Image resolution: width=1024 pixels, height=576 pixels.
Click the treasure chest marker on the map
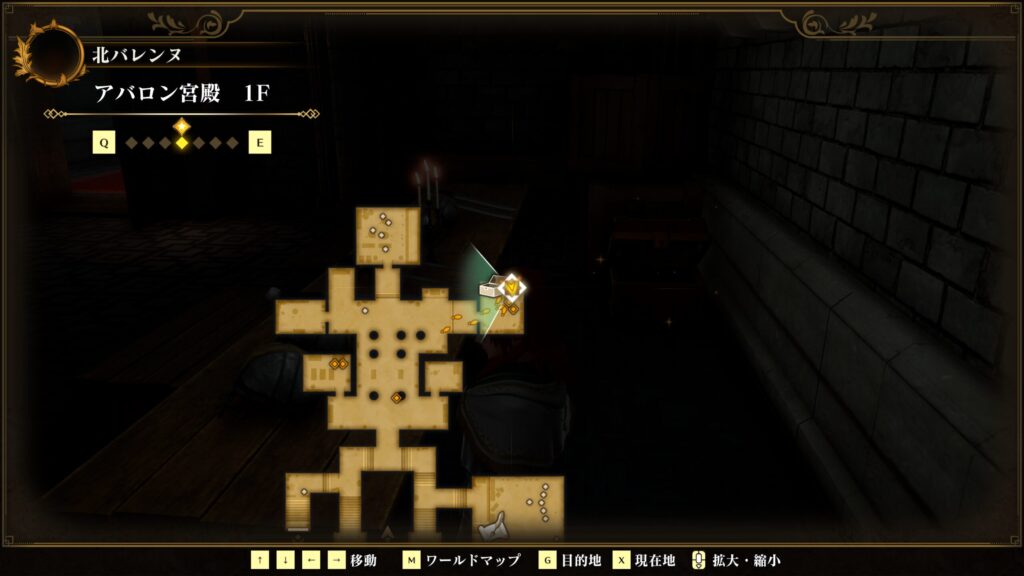pos(491,289)
